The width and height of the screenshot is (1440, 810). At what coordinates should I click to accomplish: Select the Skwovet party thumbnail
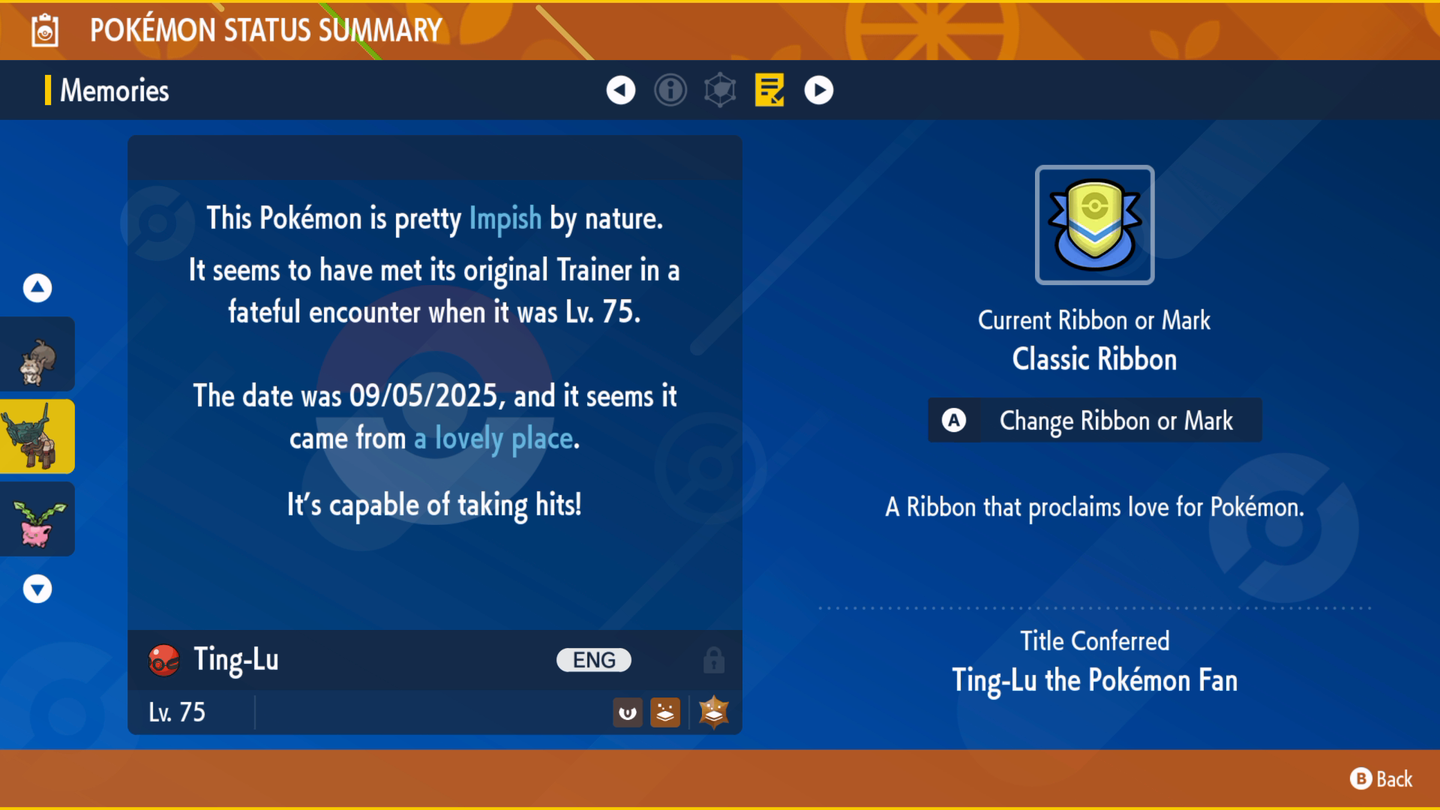38,355
